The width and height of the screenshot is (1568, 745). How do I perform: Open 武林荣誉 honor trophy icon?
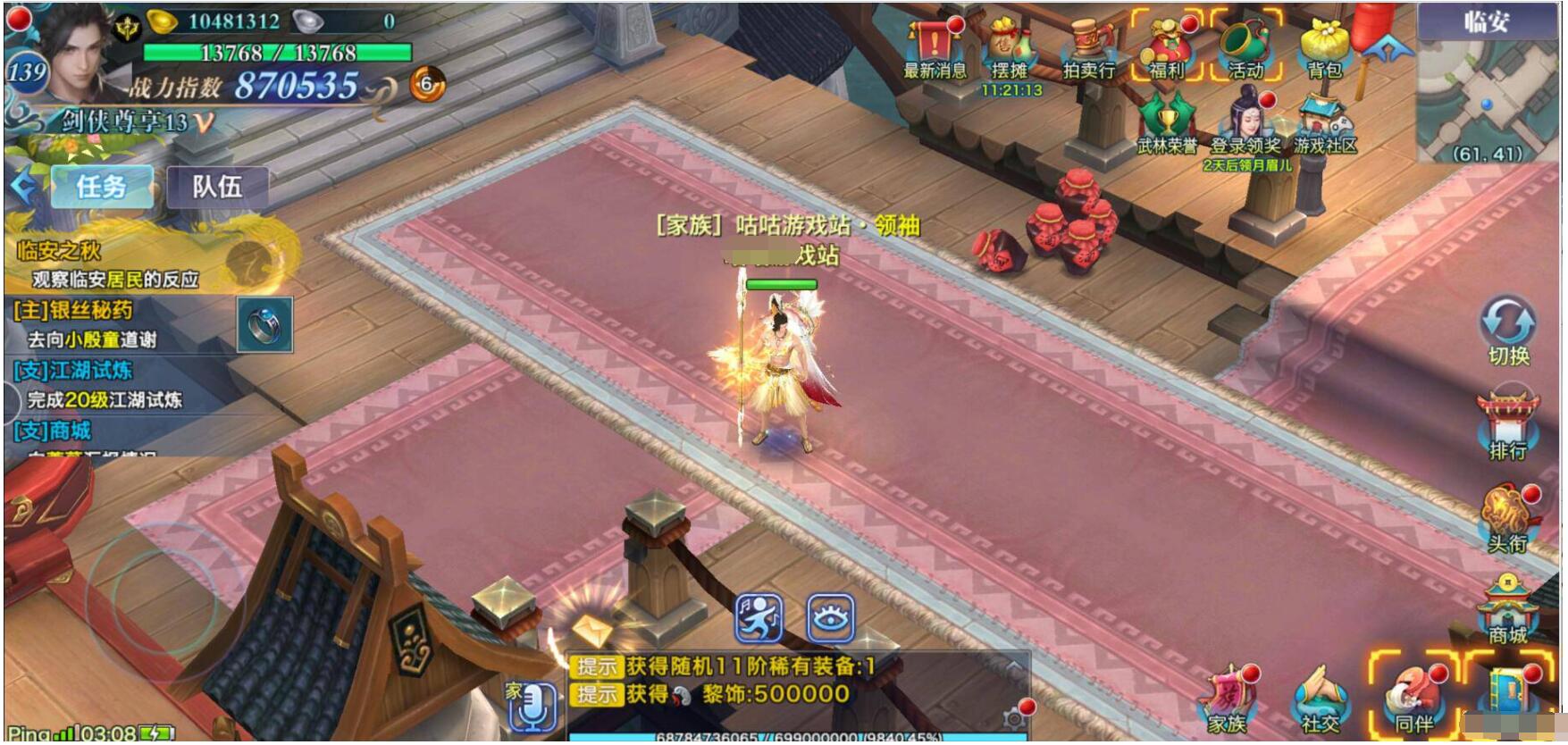coord(1167,123)
